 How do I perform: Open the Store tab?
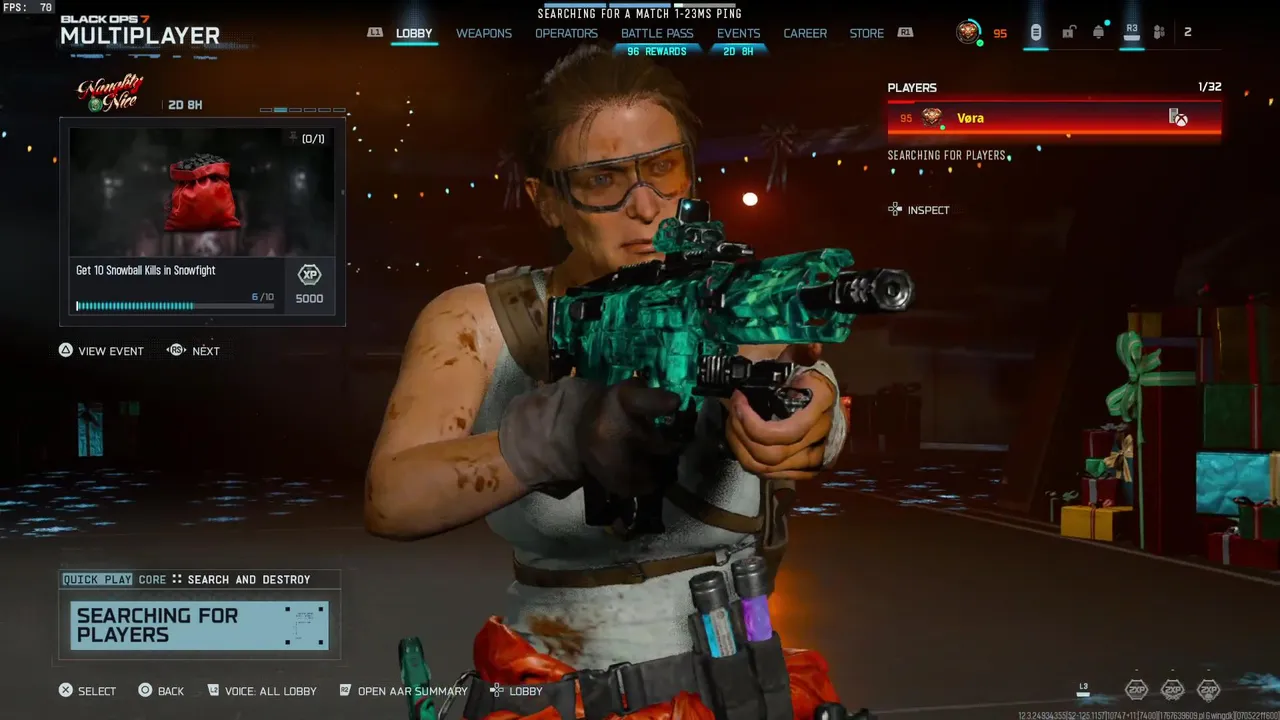coord(866,33)
